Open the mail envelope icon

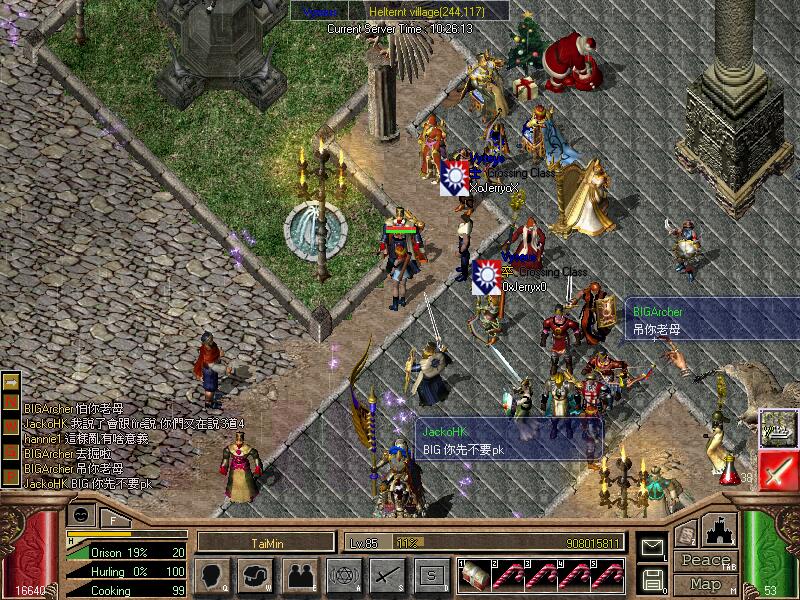pyautogui.click(x=652, y=548)
